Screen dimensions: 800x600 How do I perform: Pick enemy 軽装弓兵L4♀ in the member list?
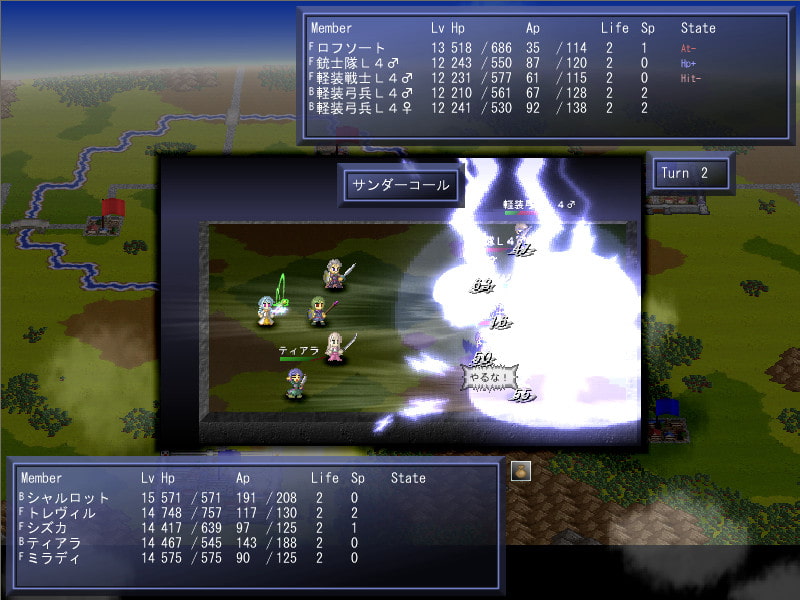tap(364, 108)
